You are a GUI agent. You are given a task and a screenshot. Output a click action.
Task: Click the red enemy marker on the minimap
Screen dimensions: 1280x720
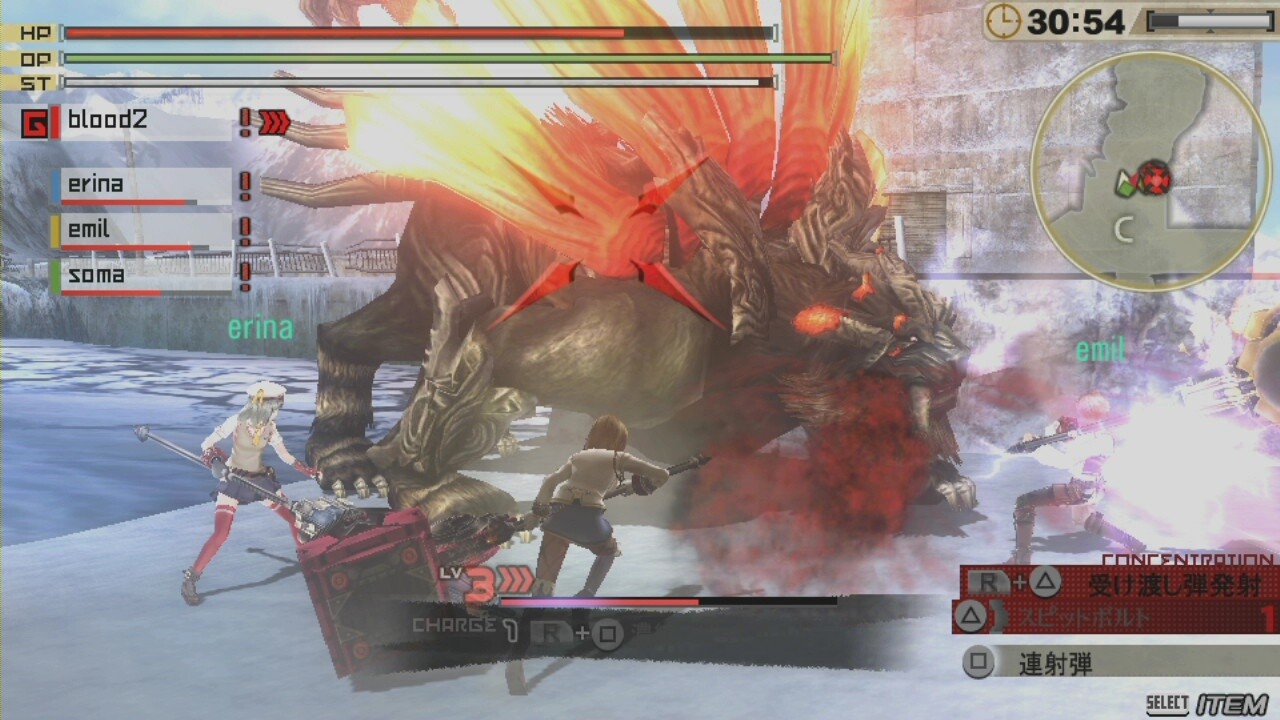1157,178
